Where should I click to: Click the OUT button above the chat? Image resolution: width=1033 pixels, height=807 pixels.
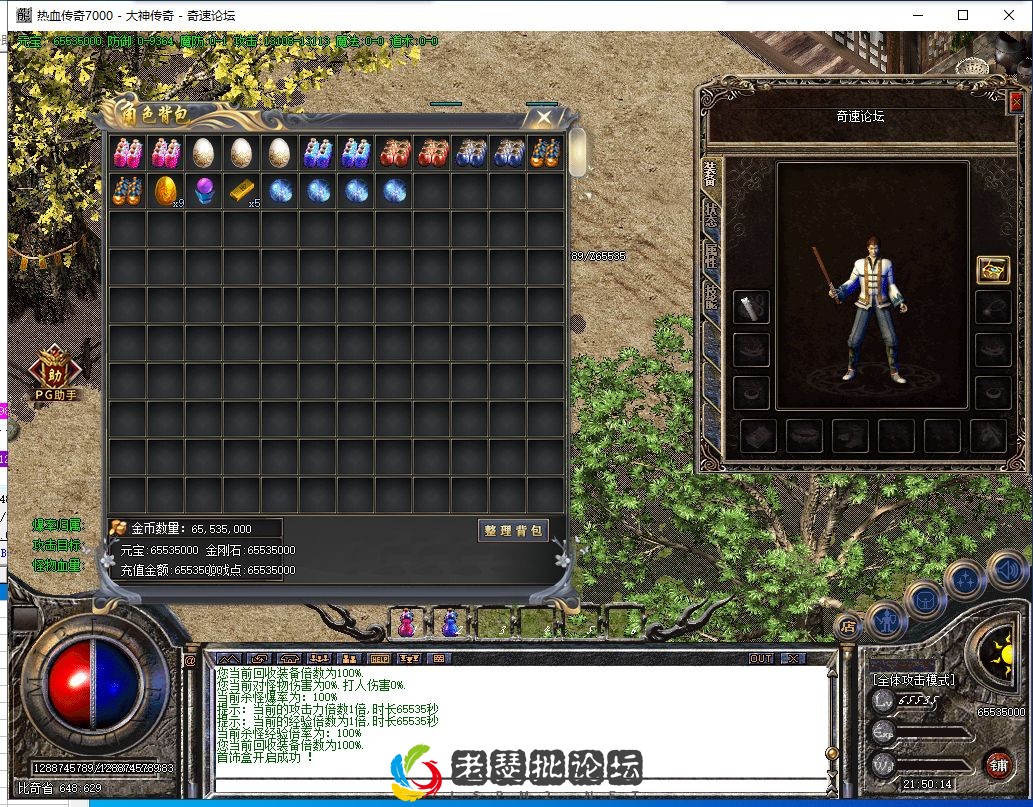pyautogui.click(x=761, y=659)
